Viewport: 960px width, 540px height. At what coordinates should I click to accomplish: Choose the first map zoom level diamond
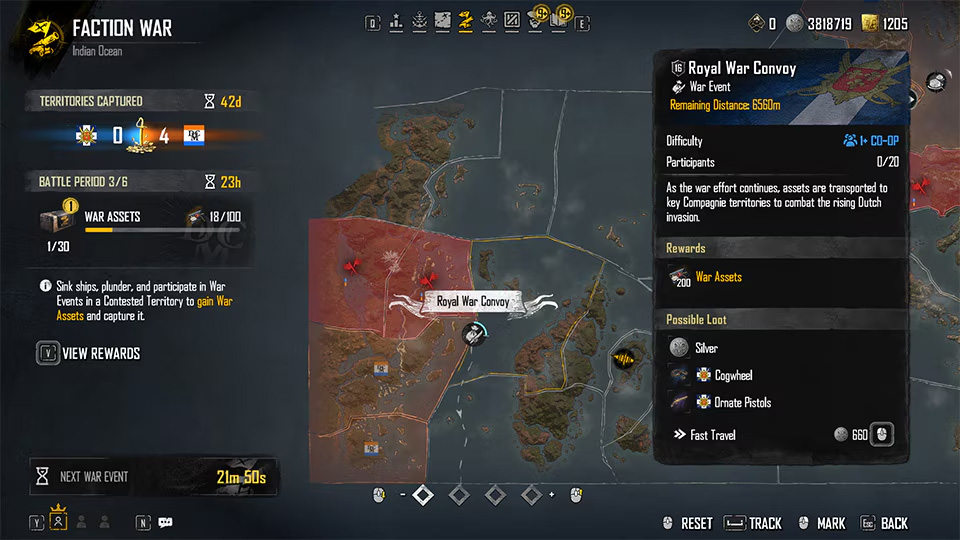[423, 494]
